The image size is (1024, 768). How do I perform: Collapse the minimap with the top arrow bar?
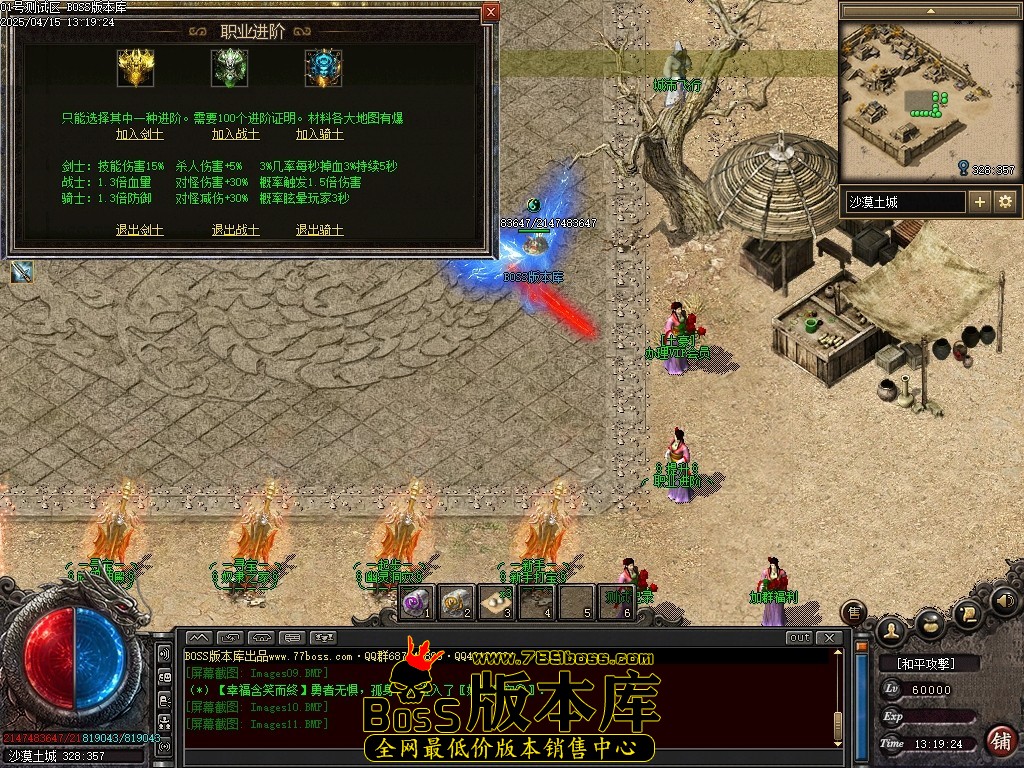(930, 10)
